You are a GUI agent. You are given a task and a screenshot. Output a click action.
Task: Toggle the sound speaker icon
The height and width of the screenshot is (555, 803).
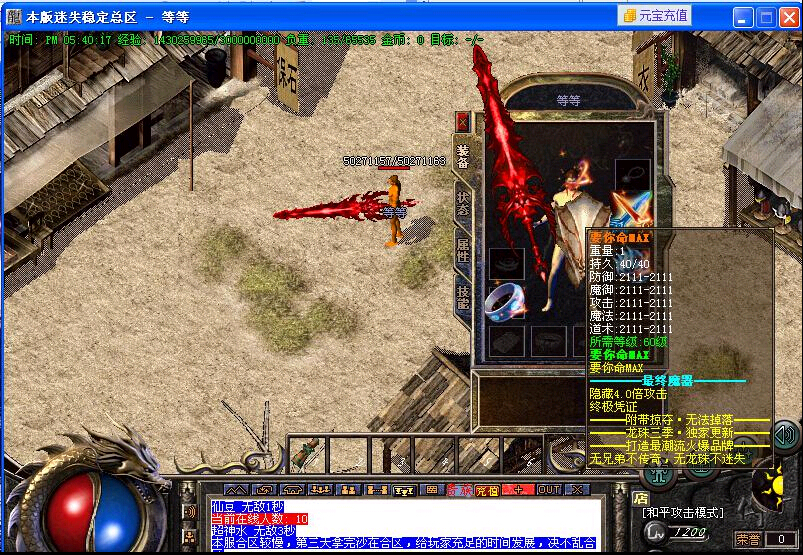[785, 434]
